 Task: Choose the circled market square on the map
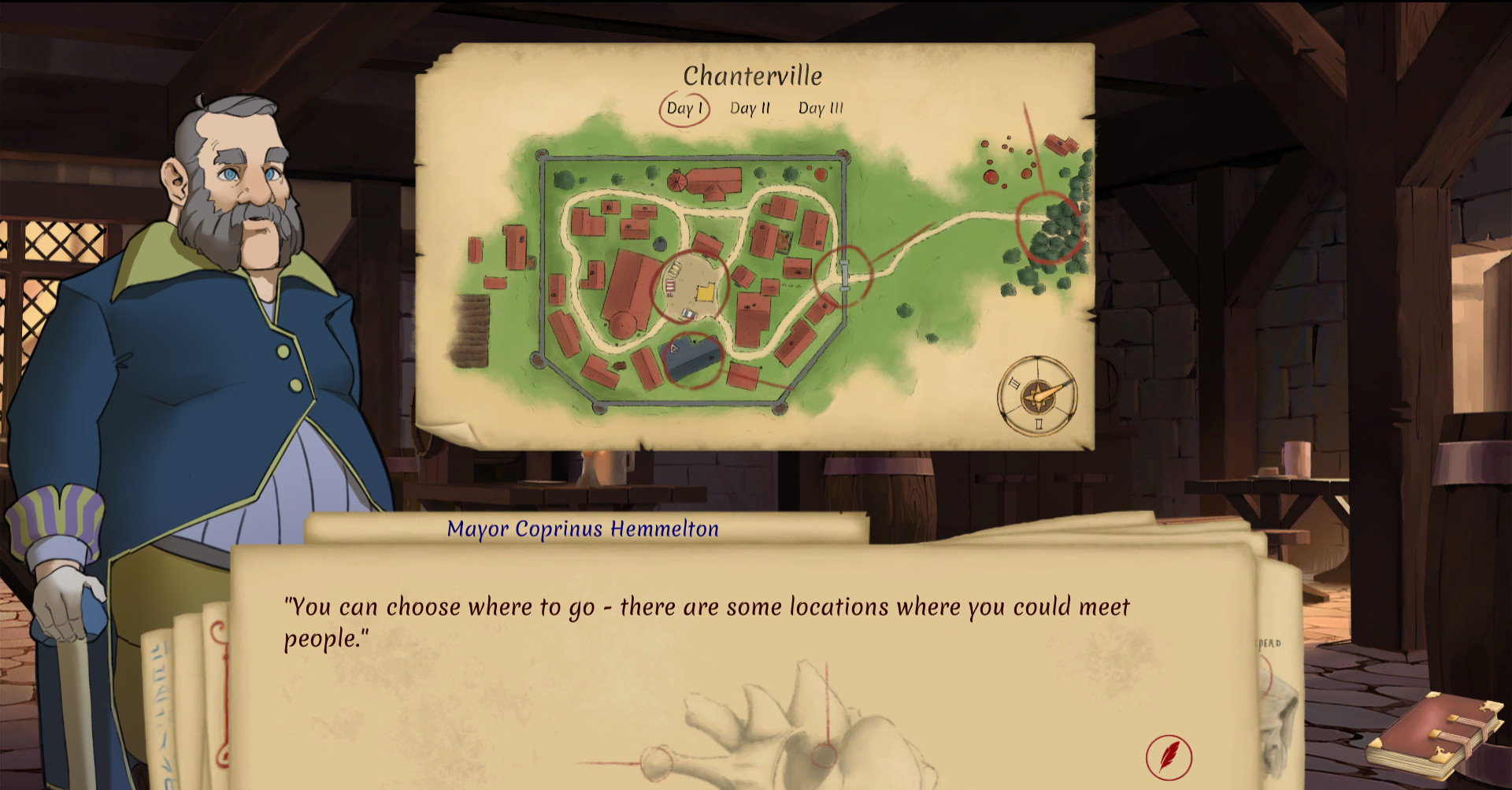click(691, 288)
